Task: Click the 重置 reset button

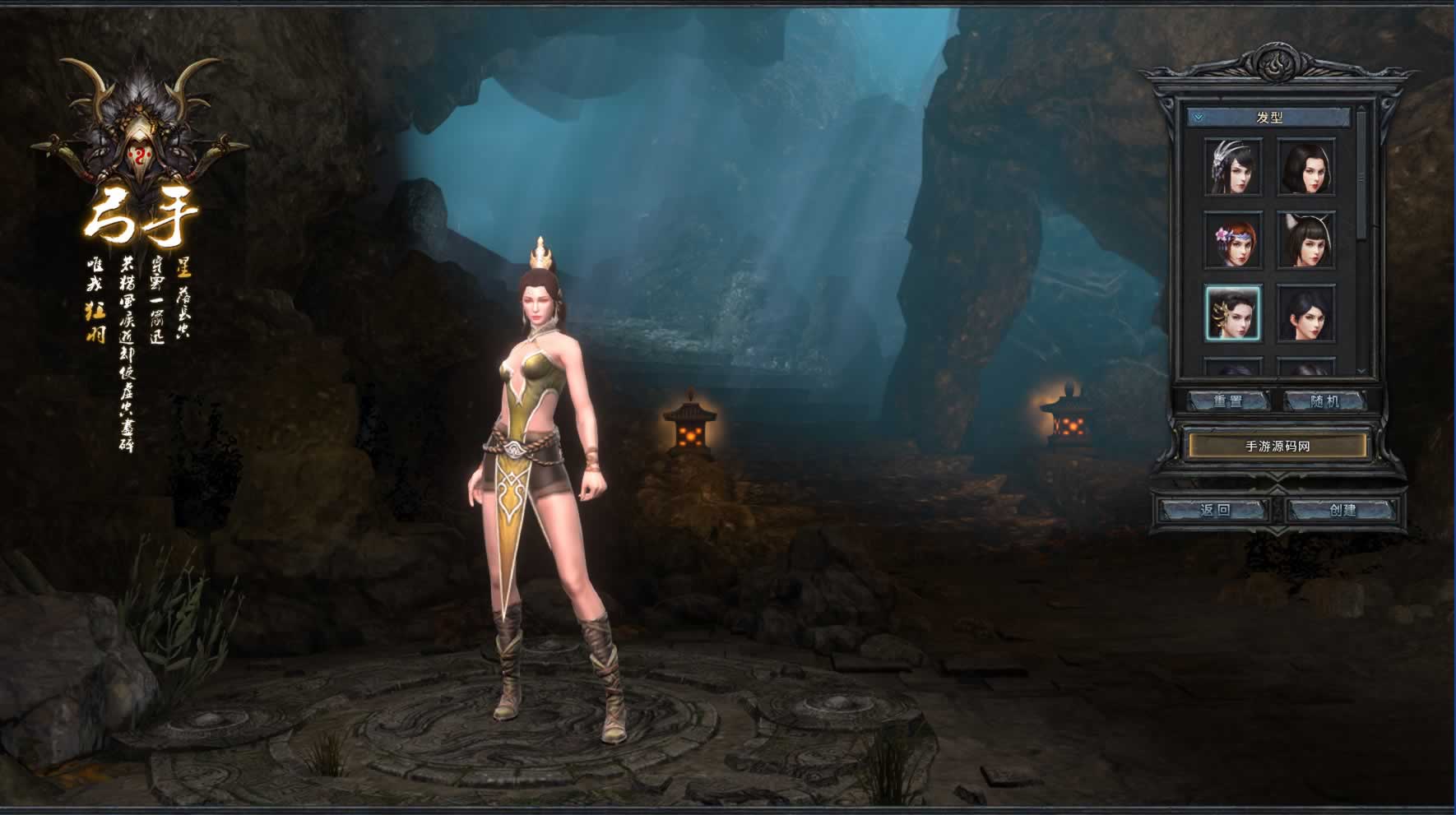Action: coord(1228,401)
